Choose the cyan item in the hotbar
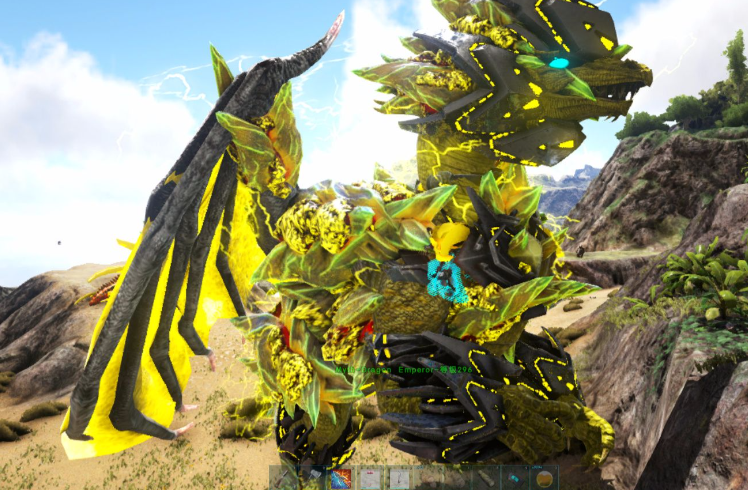This screenshot has width=748, height=490. click(514, 478)
